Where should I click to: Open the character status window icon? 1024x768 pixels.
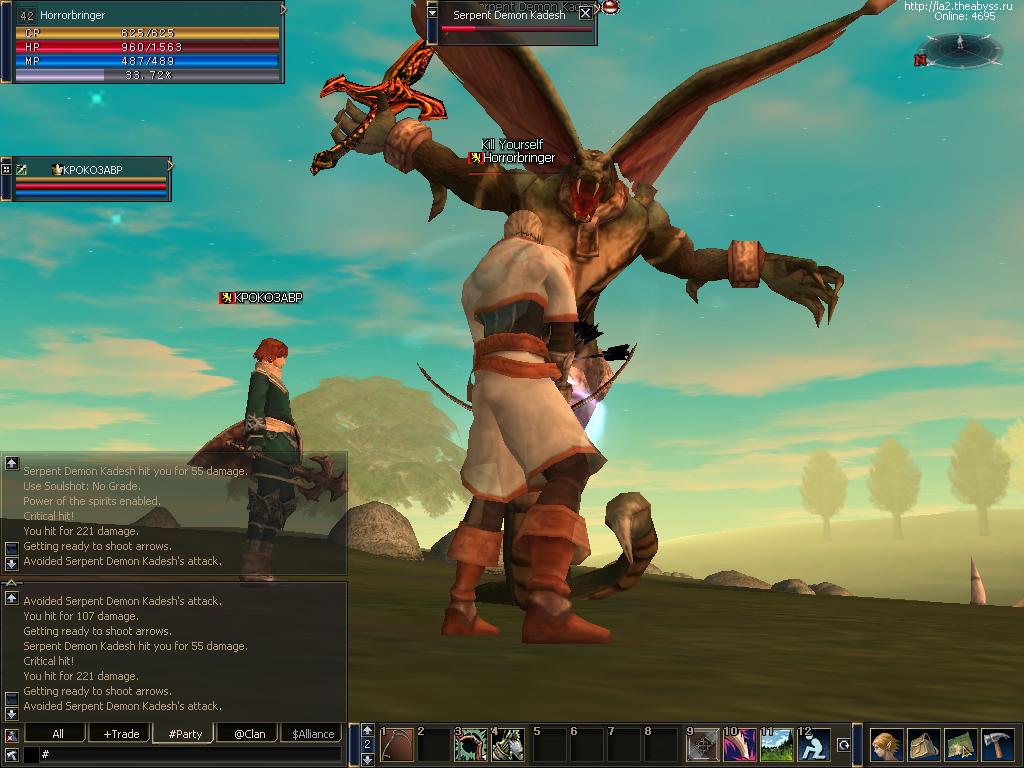click(x=886, y=745)
